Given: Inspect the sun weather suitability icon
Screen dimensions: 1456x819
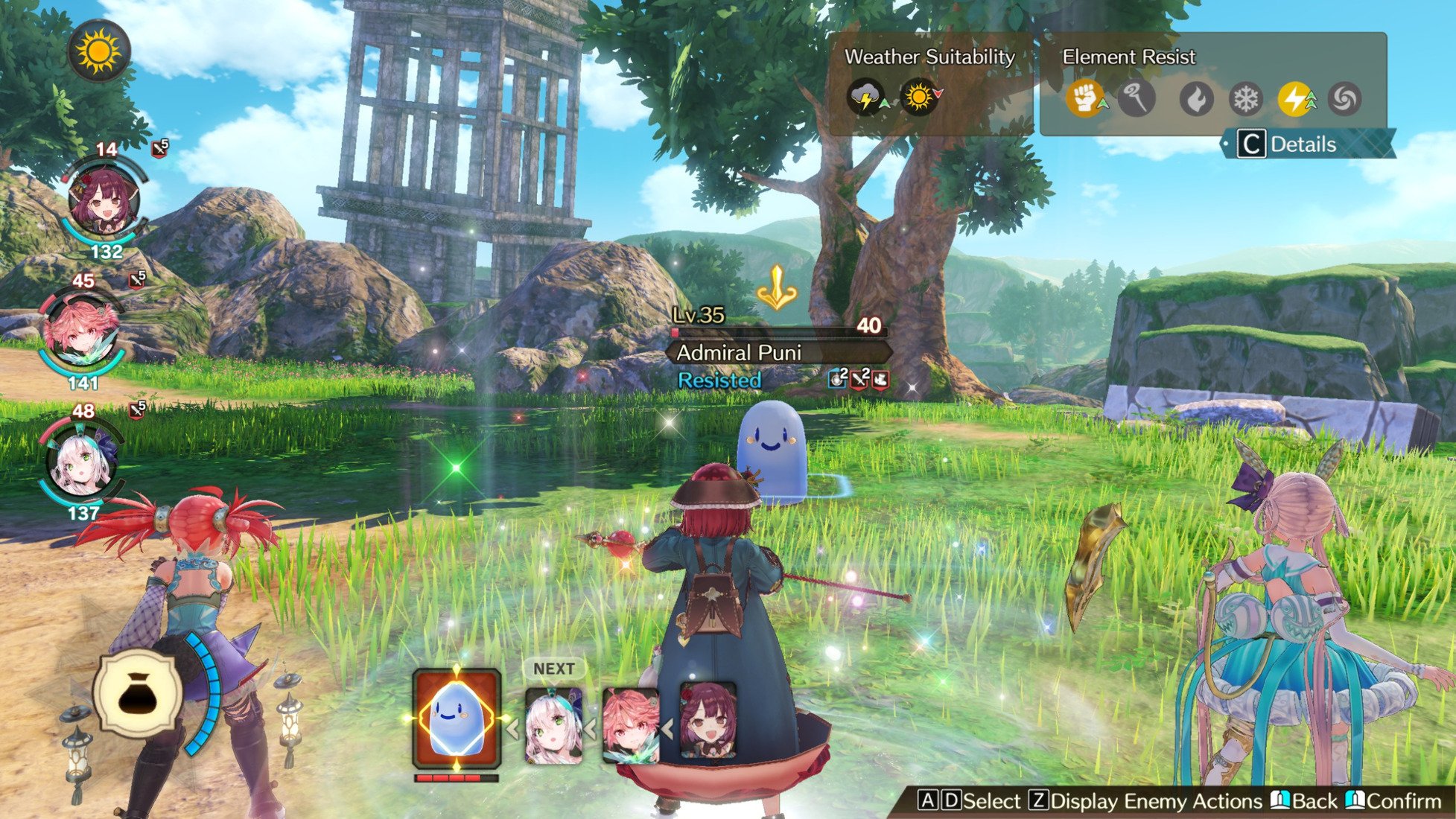Looking at the screenshot, I should [919, 98].
